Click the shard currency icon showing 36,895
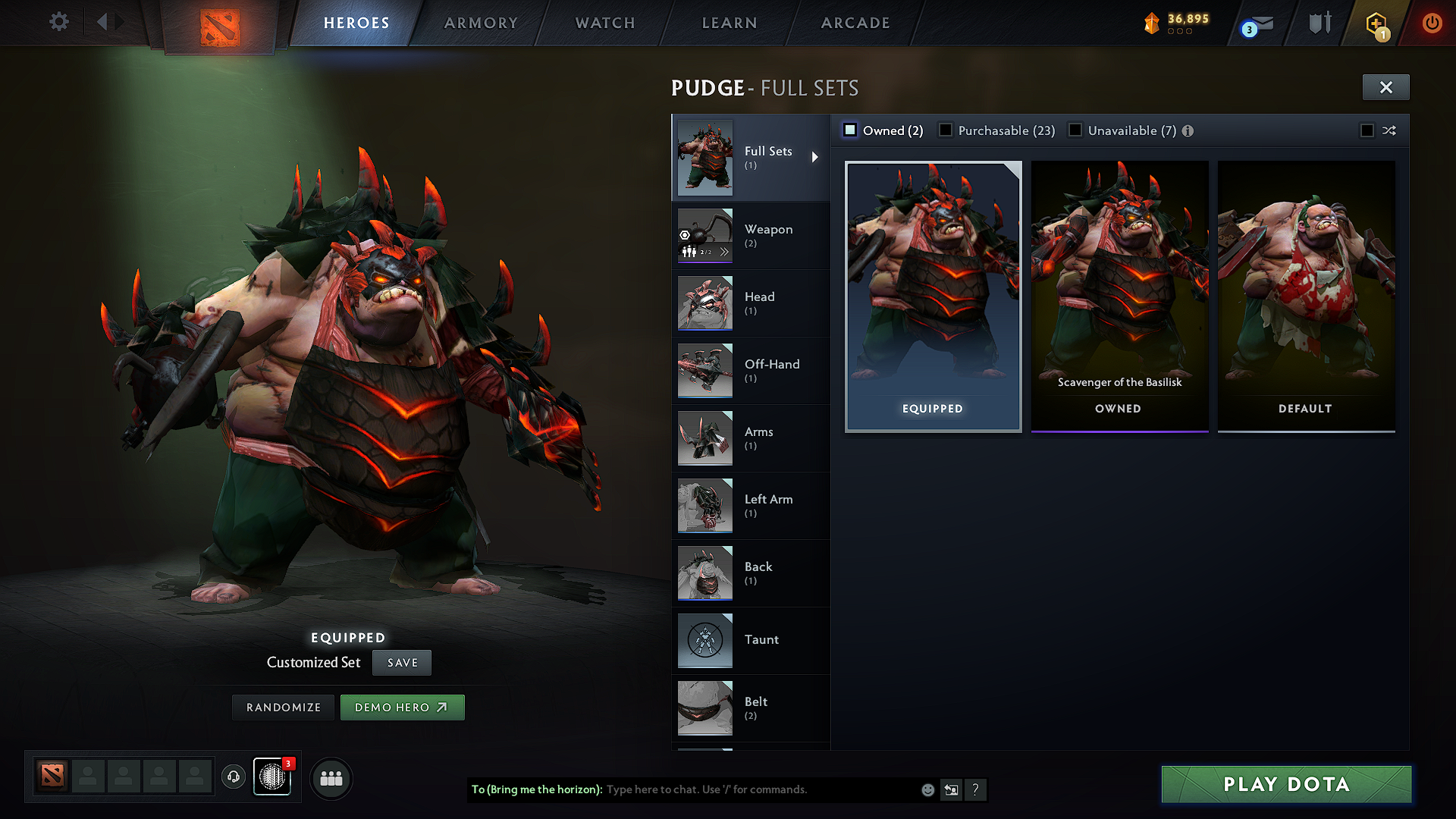Viewport: 1456px width, 819px height. [x=1152, y=23]
